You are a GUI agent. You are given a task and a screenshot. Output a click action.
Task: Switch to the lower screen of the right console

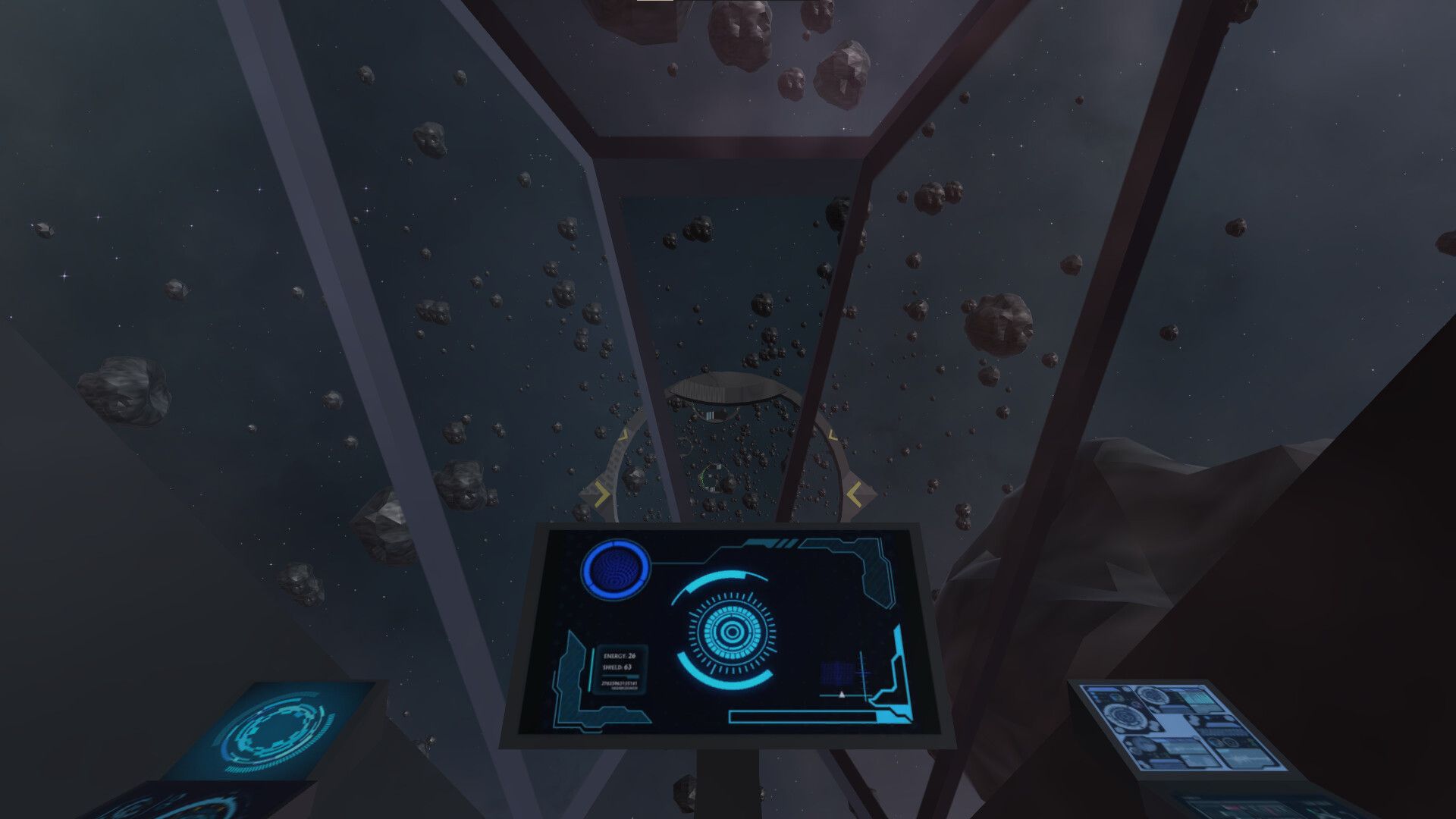(1257, 806)
